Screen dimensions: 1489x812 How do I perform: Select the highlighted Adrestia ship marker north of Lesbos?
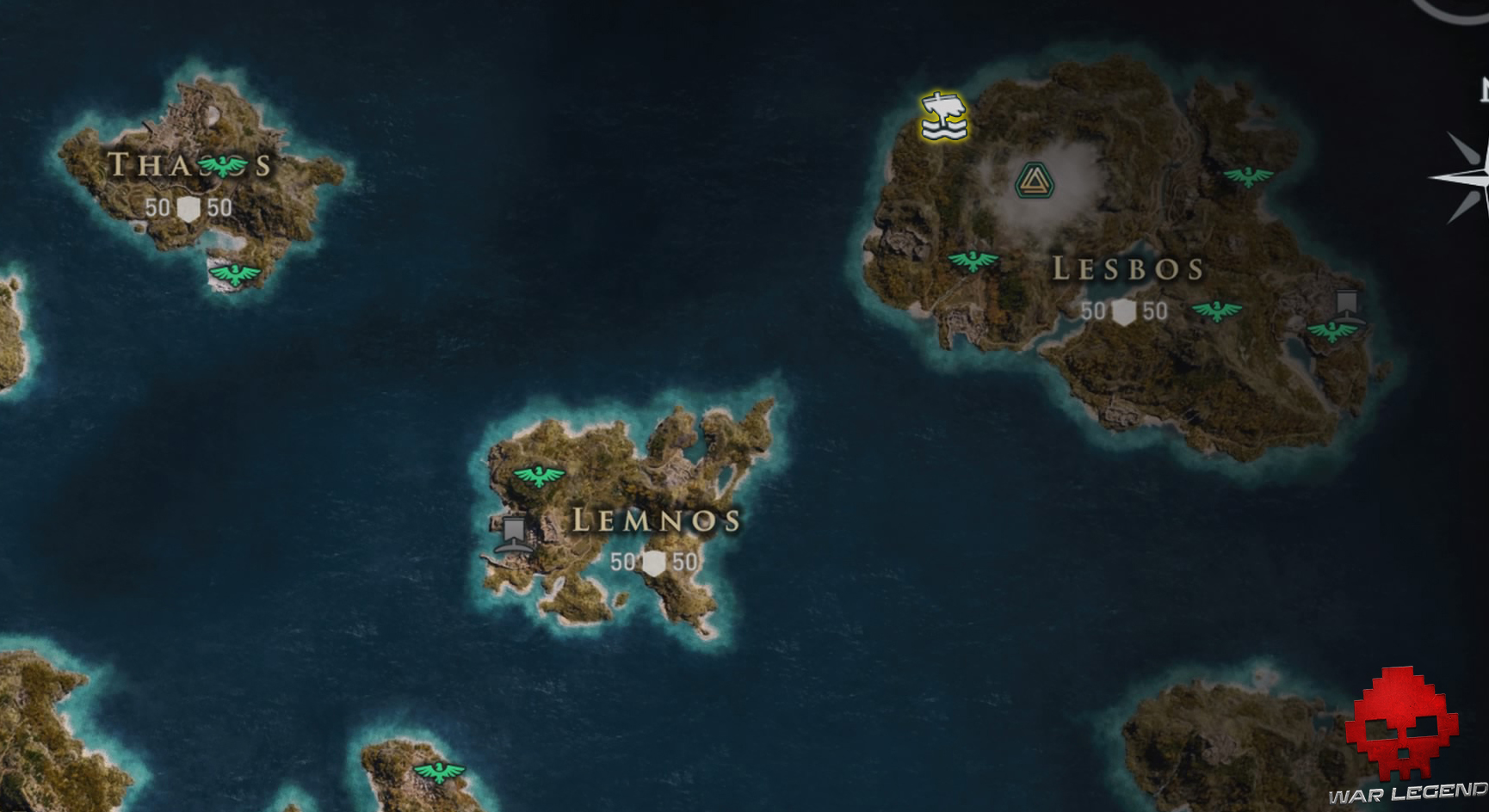pos(942,116)
